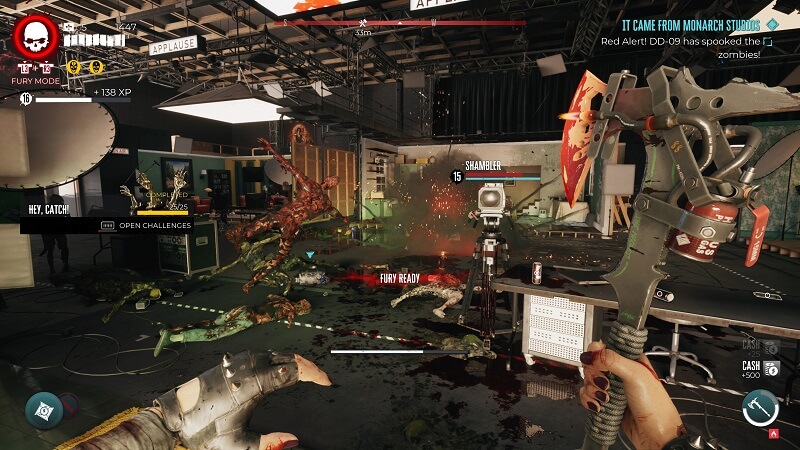This screenshot has width=800, height=450.
Task: Click the equipped axe weapon icon
Action: pyautogui.click(x=760, y=406)
